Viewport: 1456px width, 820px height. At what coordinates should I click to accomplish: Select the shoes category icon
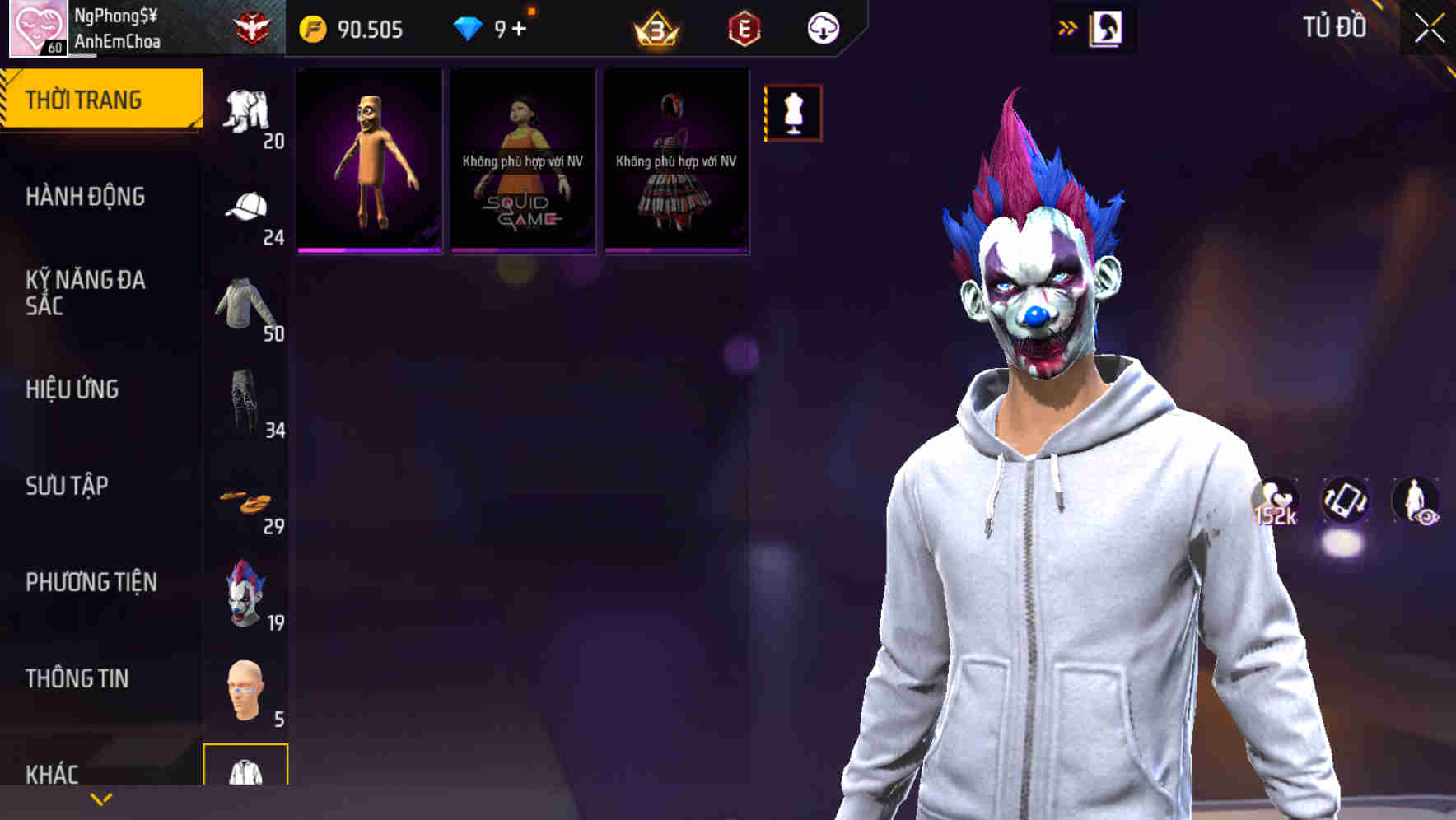tap(245, 501)
